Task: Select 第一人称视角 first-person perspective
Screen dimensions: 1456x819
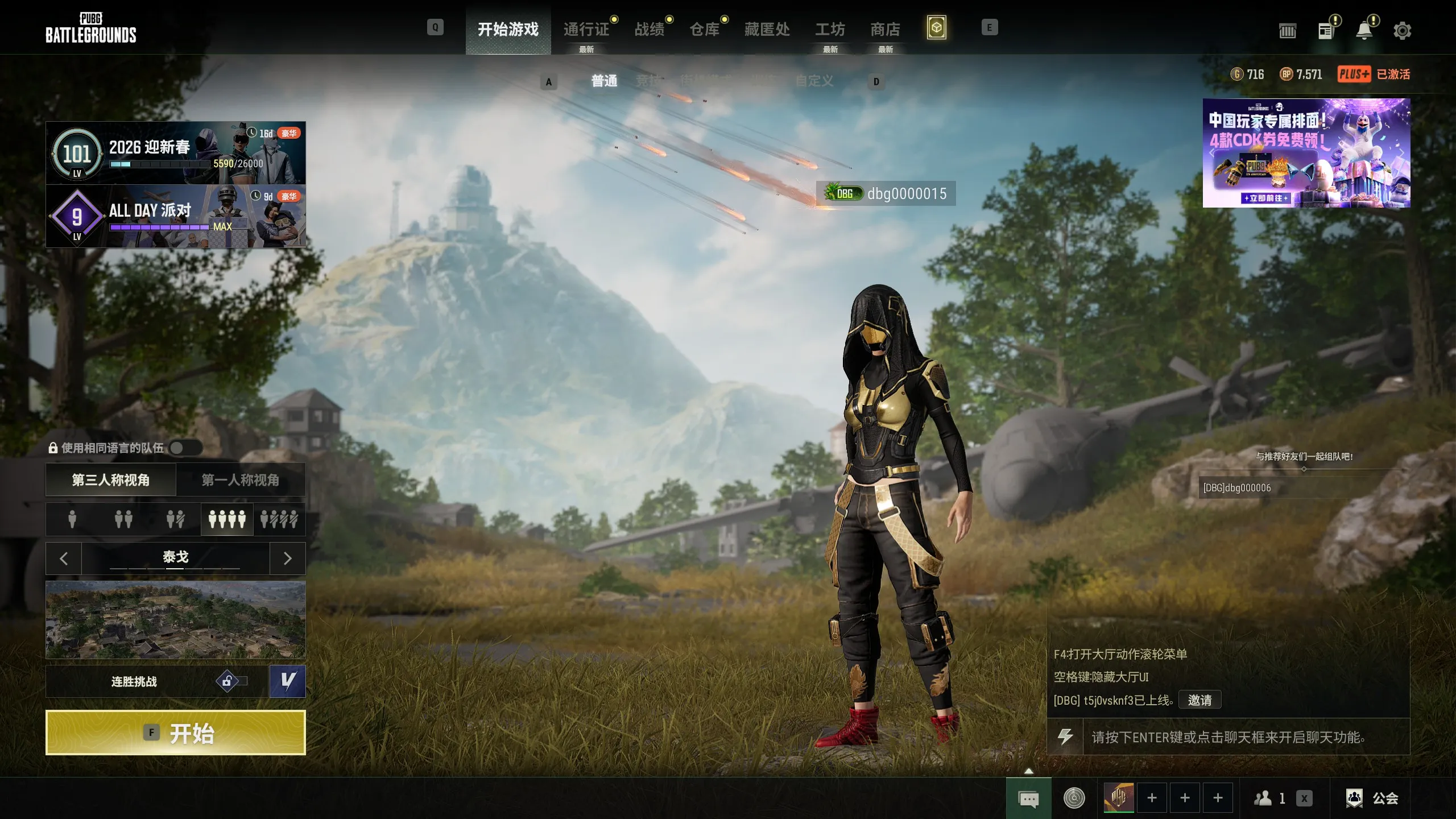Action: tap(241, 480)
